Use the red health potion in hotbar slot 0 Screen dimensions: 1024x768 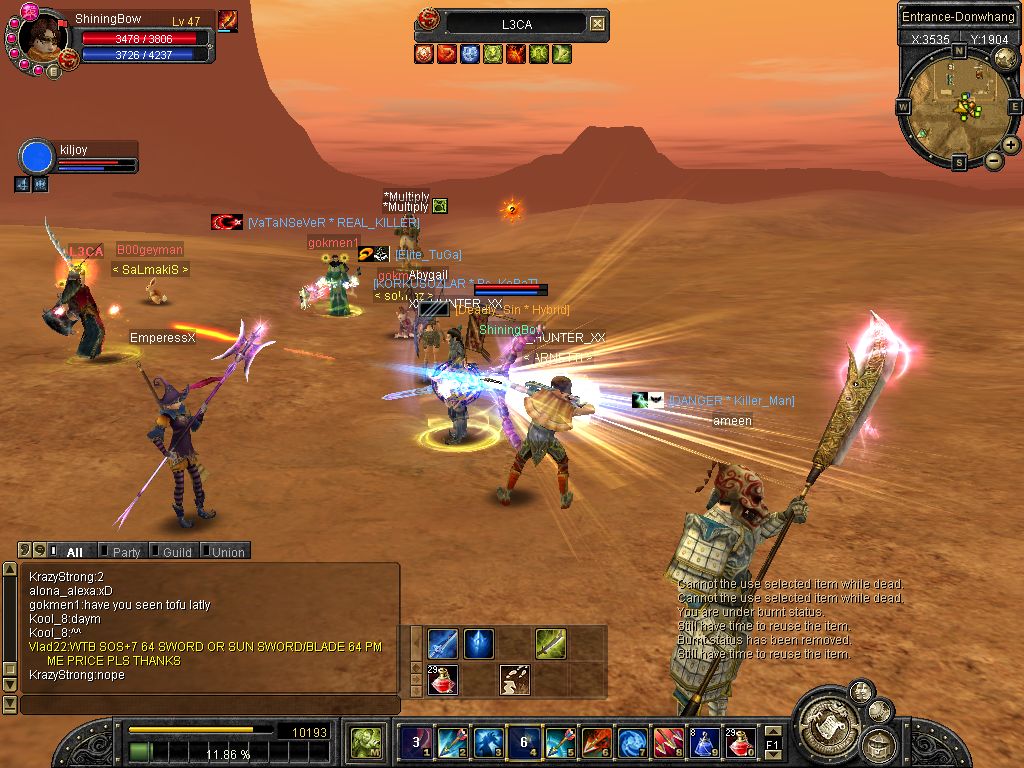[x=741, y=743]
